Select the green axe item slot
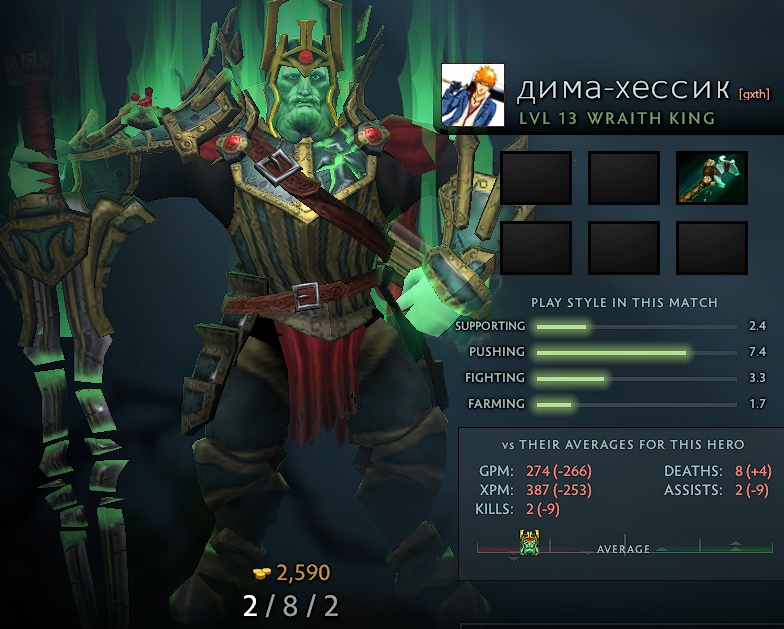 tap(711, 178)
